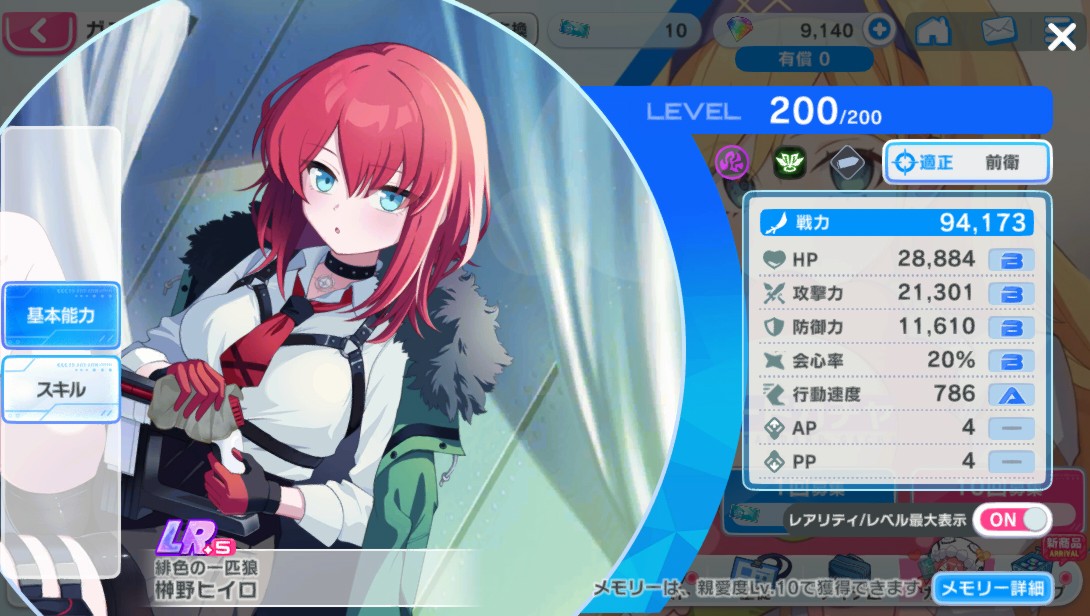The height and width of the screenshot is (616, 1090).
Task: Tap the red back arrow button
Action: click(x=39, y=31)
